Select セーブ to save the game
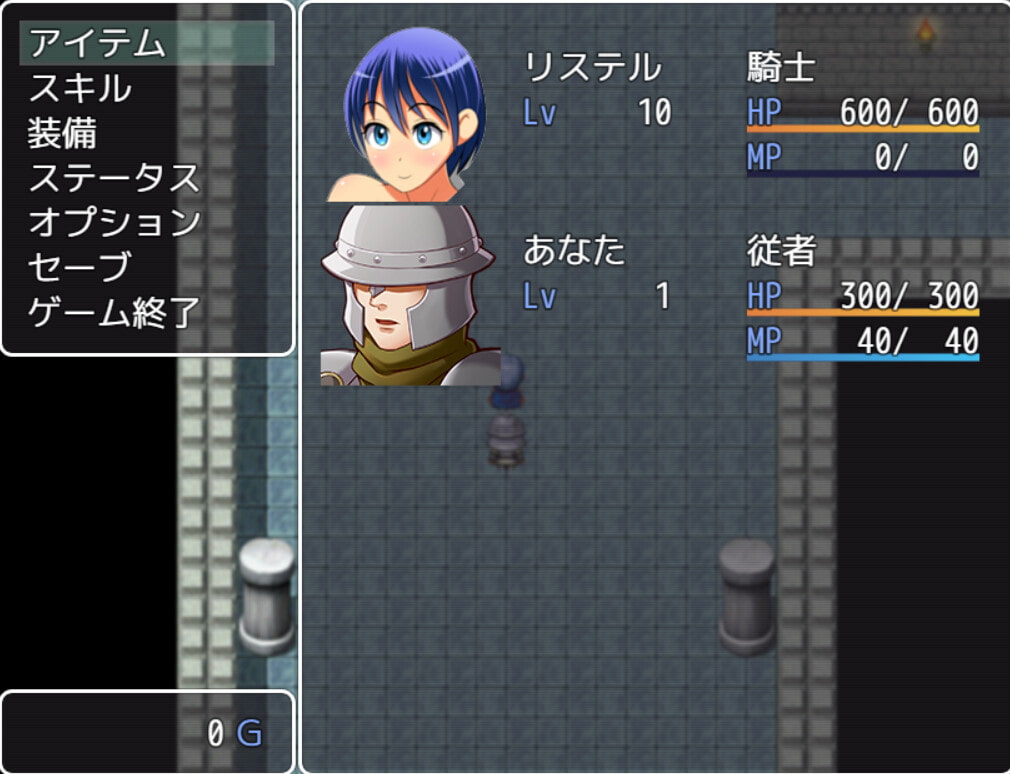1010x774 pixels. 80,267
